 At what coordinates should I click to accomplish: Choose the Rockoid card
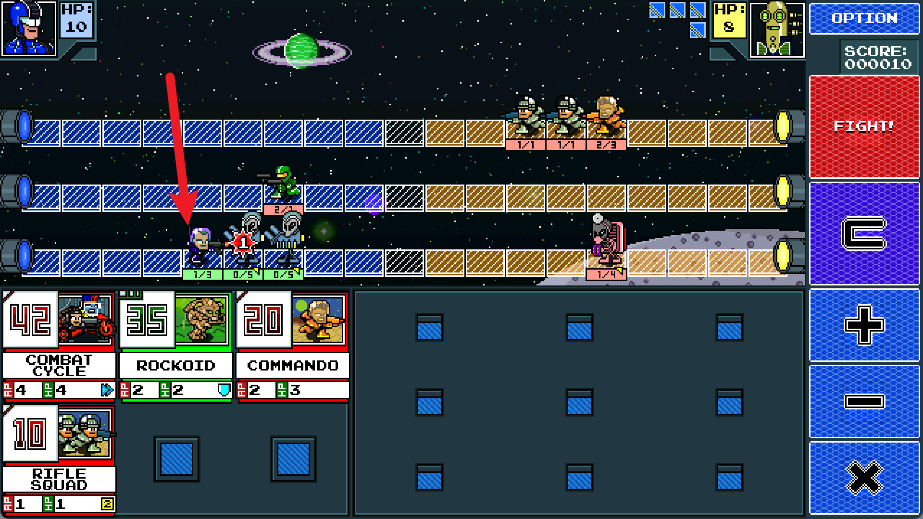[176, 346]
